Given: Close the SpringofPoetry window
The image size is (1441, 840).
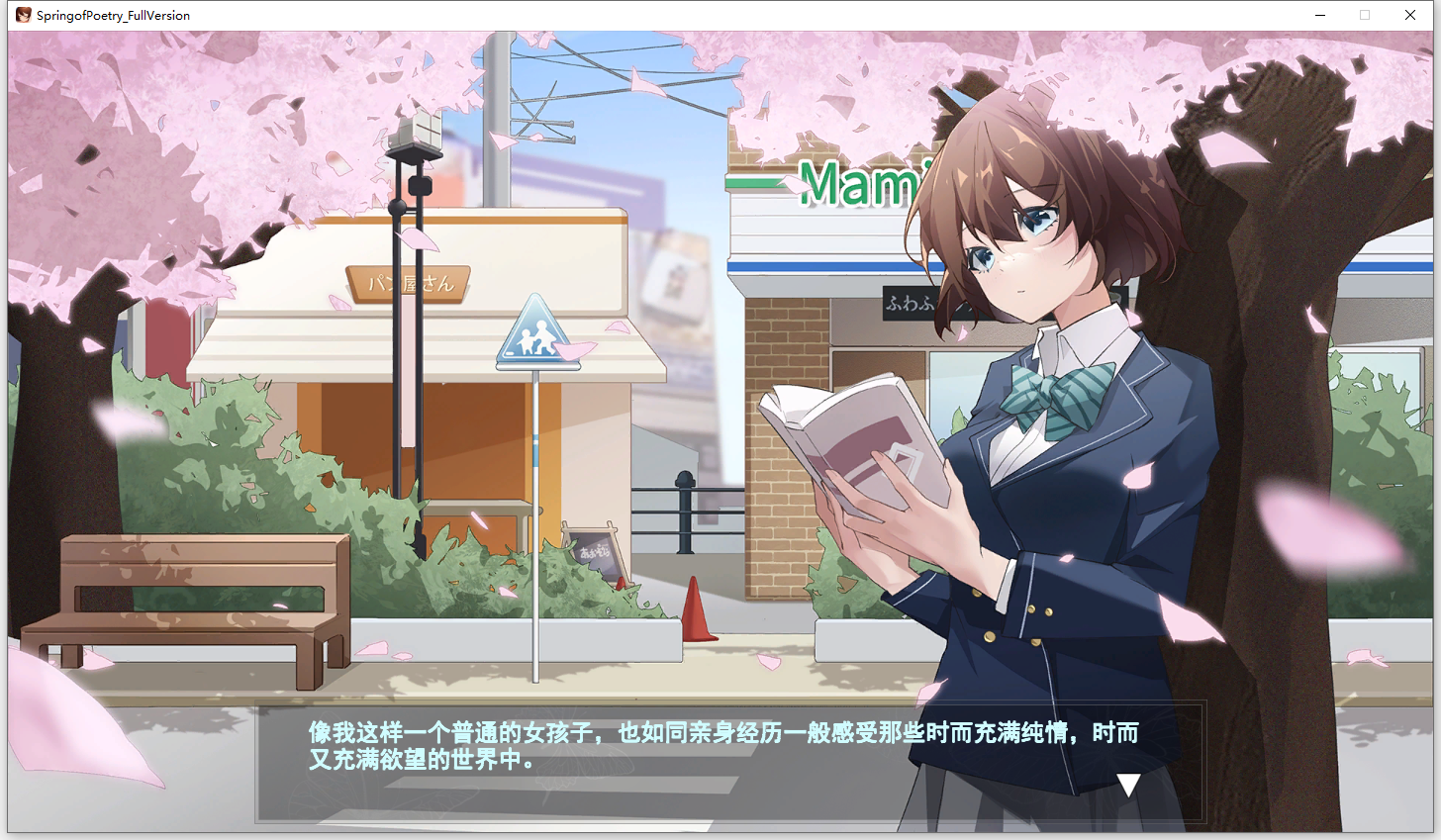Looking at the screenshot, I should point(1410,15).
